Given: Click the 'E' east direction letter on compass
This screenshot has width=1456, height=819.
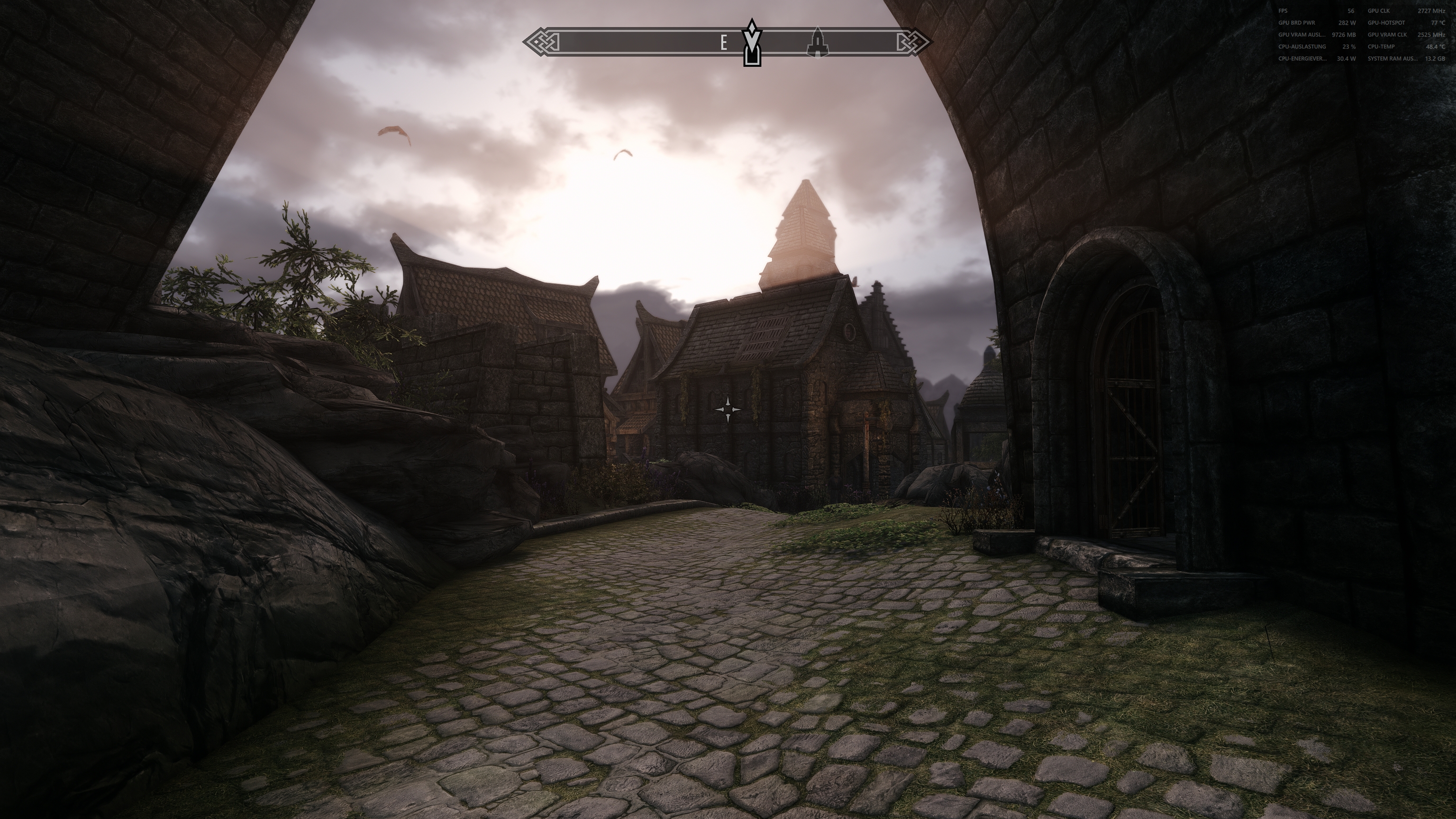Looking at the screenshot, I should click(724, 42).
